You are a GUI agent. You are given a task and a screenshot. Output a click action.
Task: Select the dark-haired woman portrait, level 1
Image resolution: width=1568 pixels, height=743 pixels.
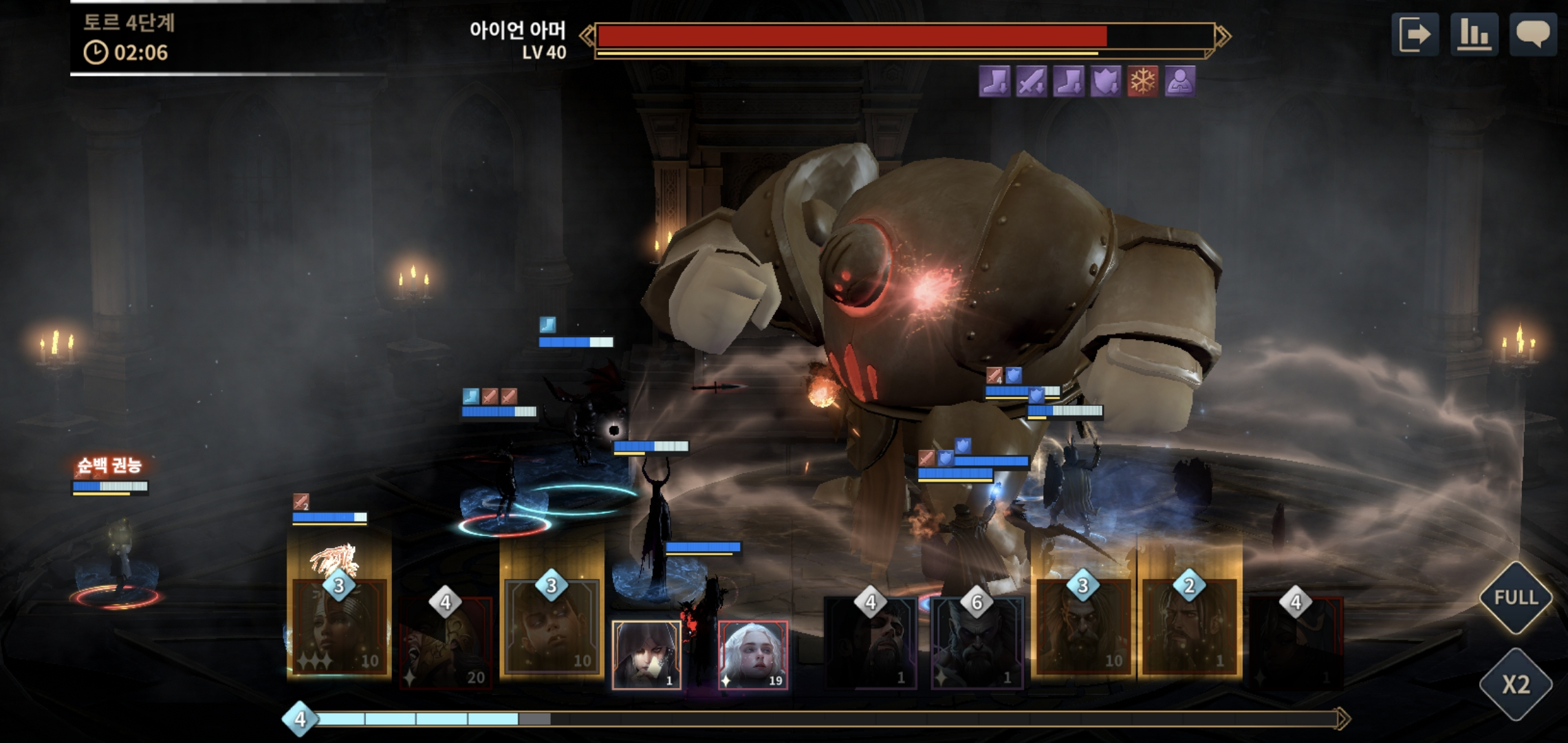click(x=646, y=655)
